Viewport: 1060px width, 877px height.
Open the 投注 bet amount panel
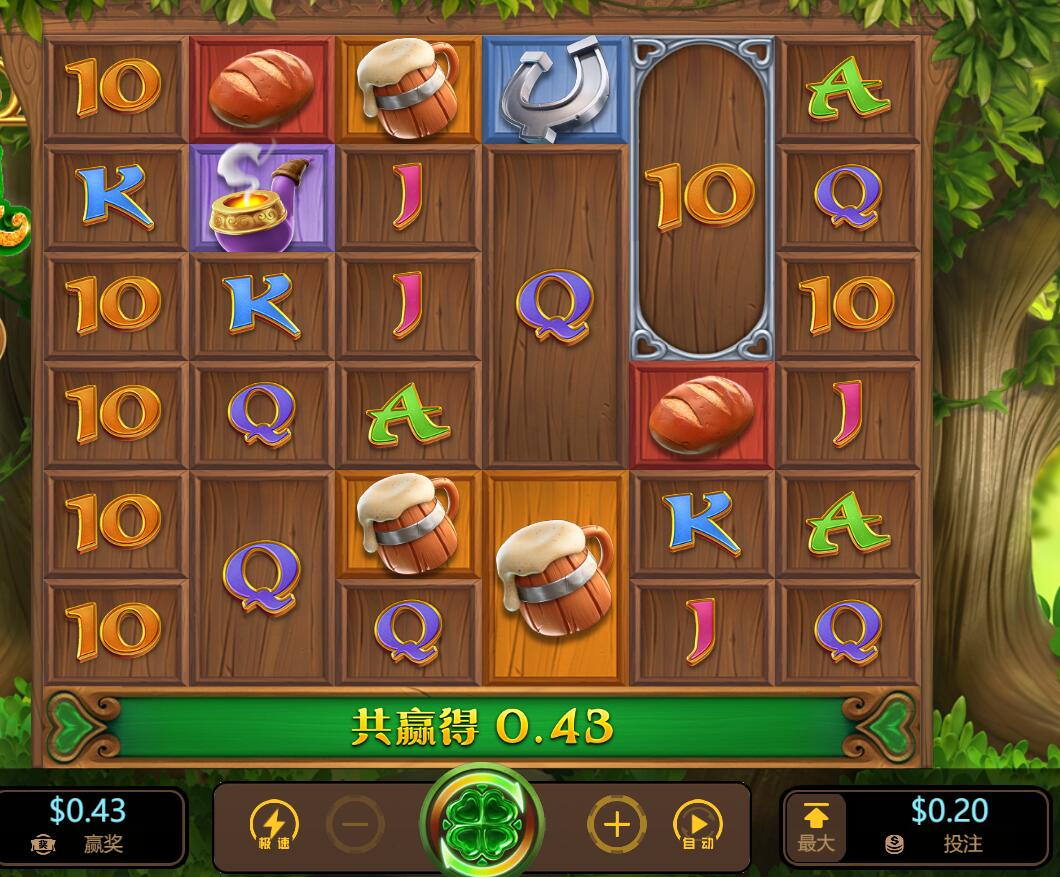[947, 826]
